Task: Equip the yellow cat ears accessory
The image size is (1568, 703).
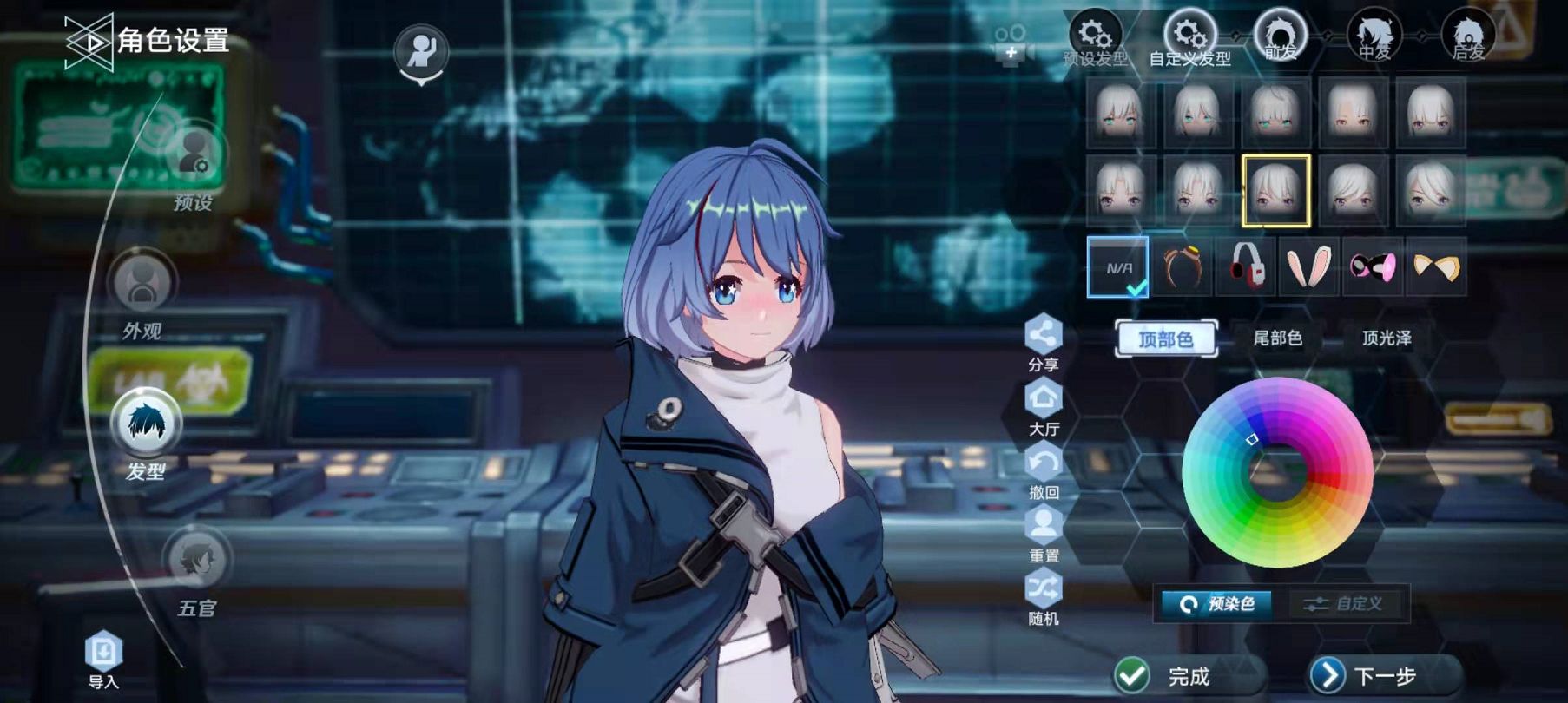Action: click(x=1436, y=266)
